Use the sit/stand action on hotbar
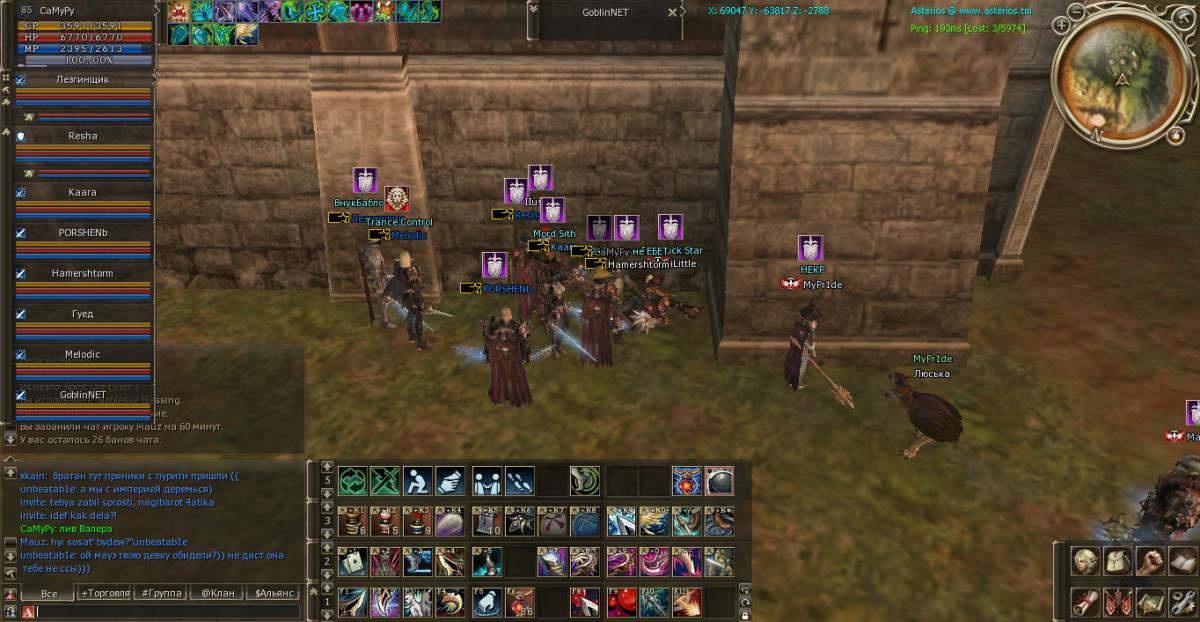 [418, 481]
